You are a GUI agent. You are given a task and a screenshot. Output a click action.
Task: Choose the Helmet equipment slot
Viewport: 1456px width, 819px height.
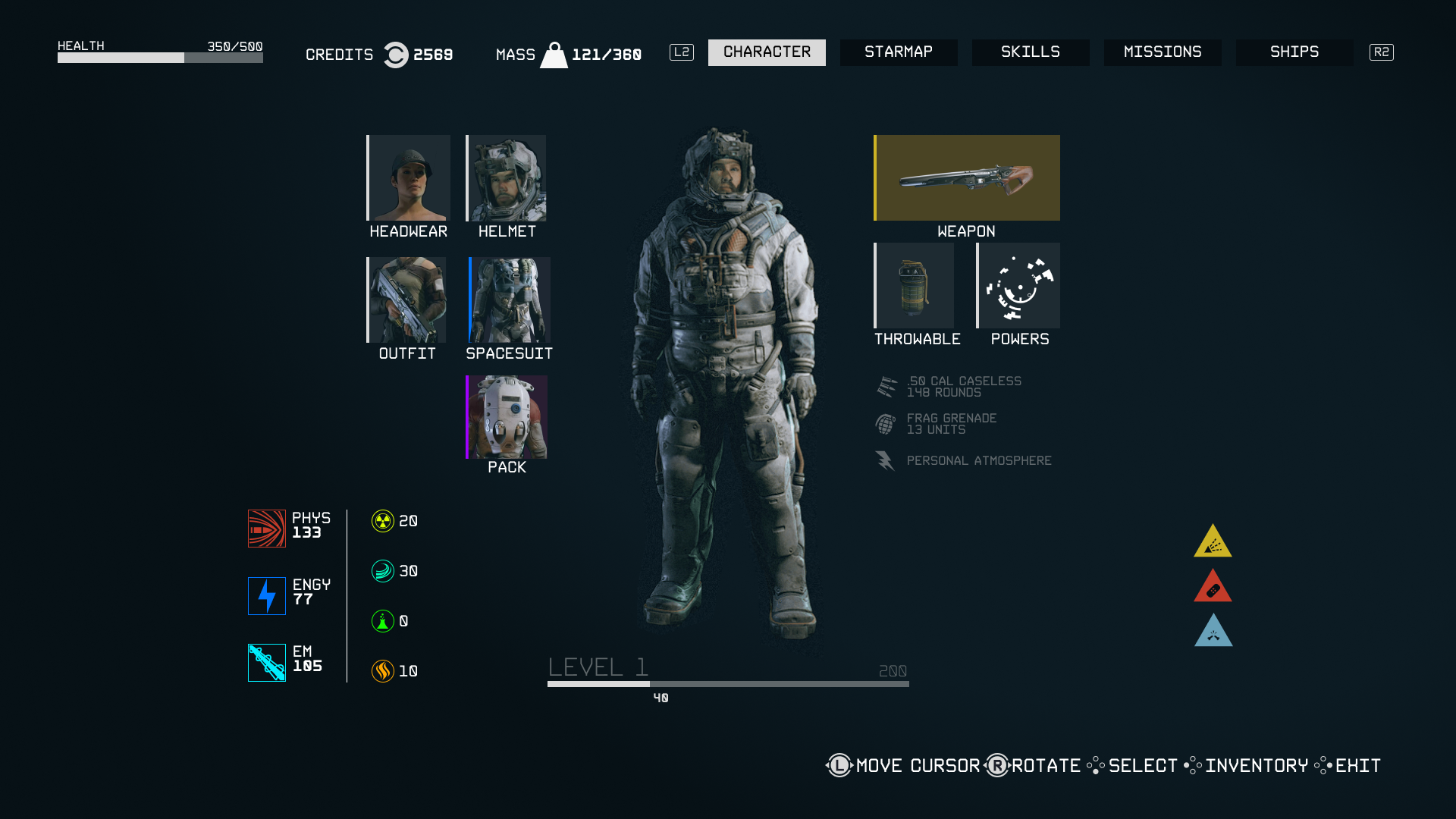tap(507, 178)
